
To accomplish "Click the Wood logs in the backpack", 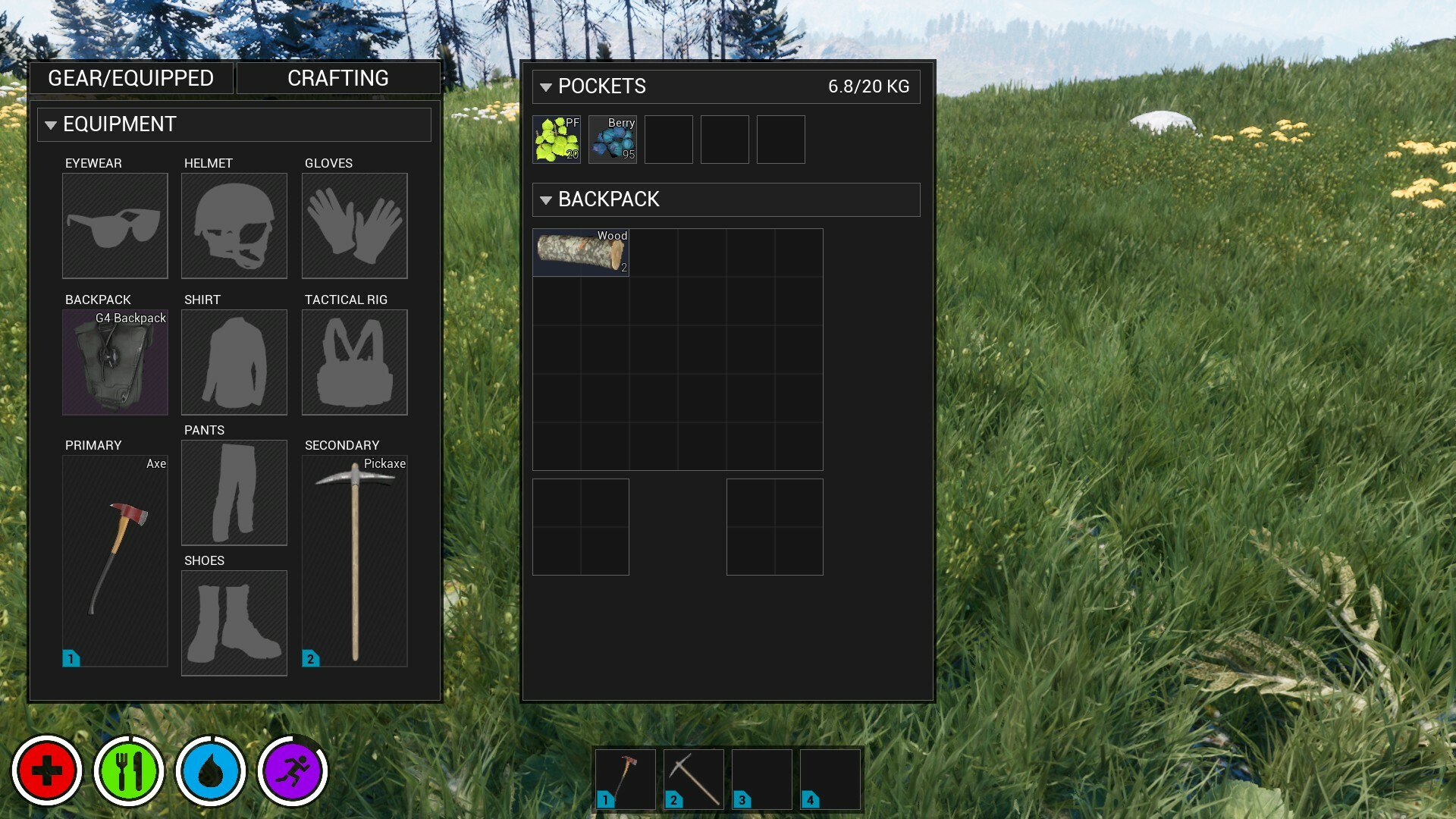I will pos(581,253).
